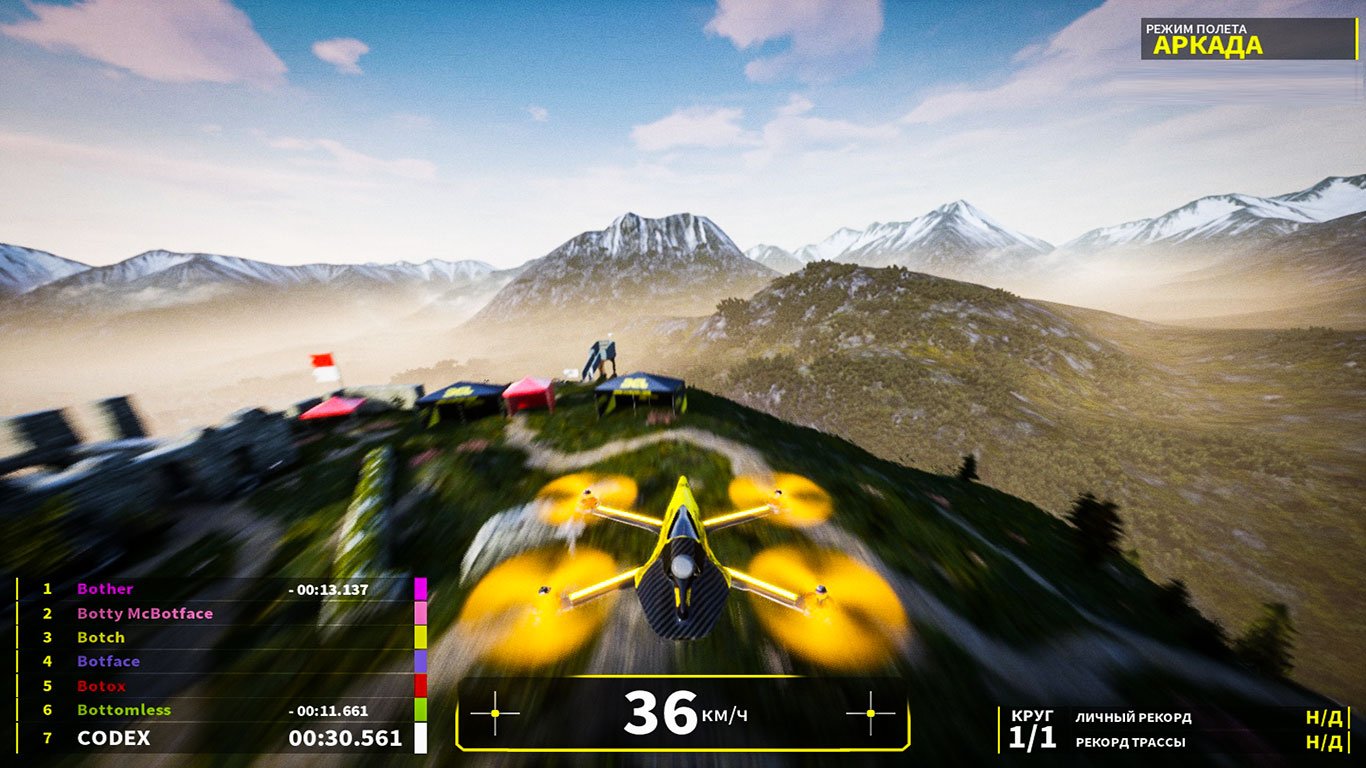The height and width of the screenshot is (768, 1366).
Task: Click the АРКАДА flight mode panel
Action: (1250, 39)
